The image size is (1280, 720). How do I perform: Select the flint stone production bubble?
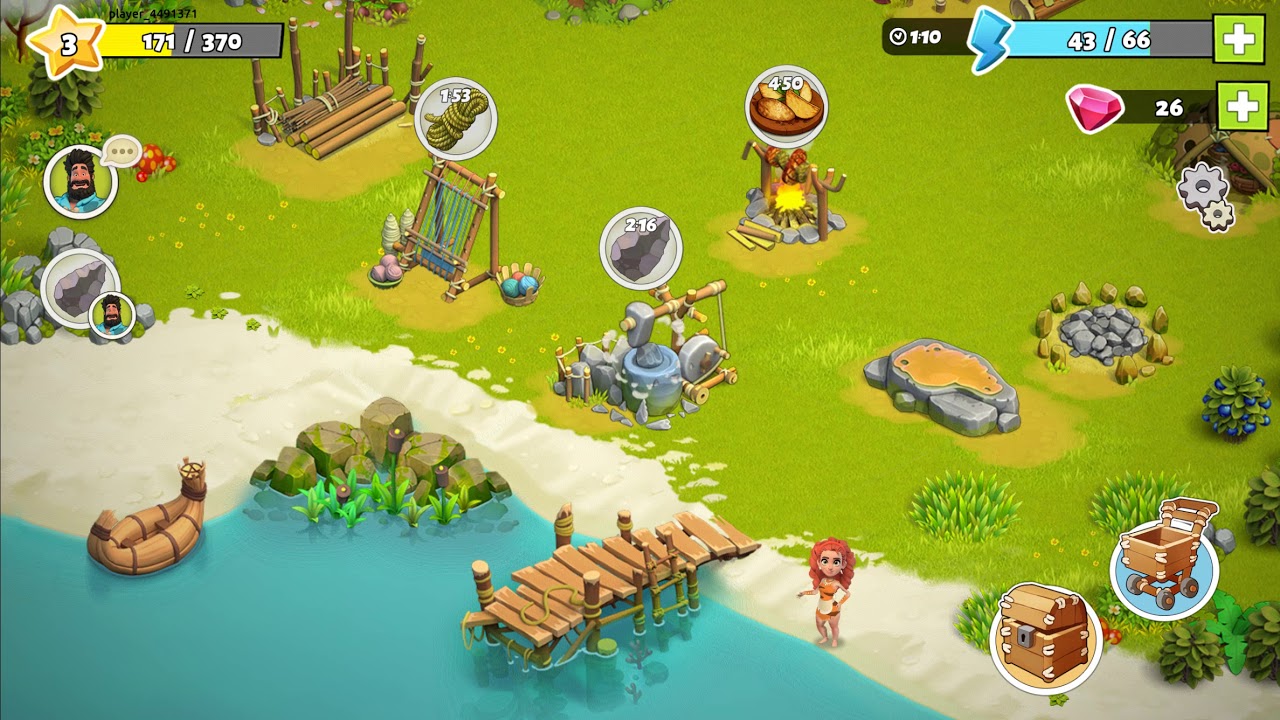coord(641,249)
